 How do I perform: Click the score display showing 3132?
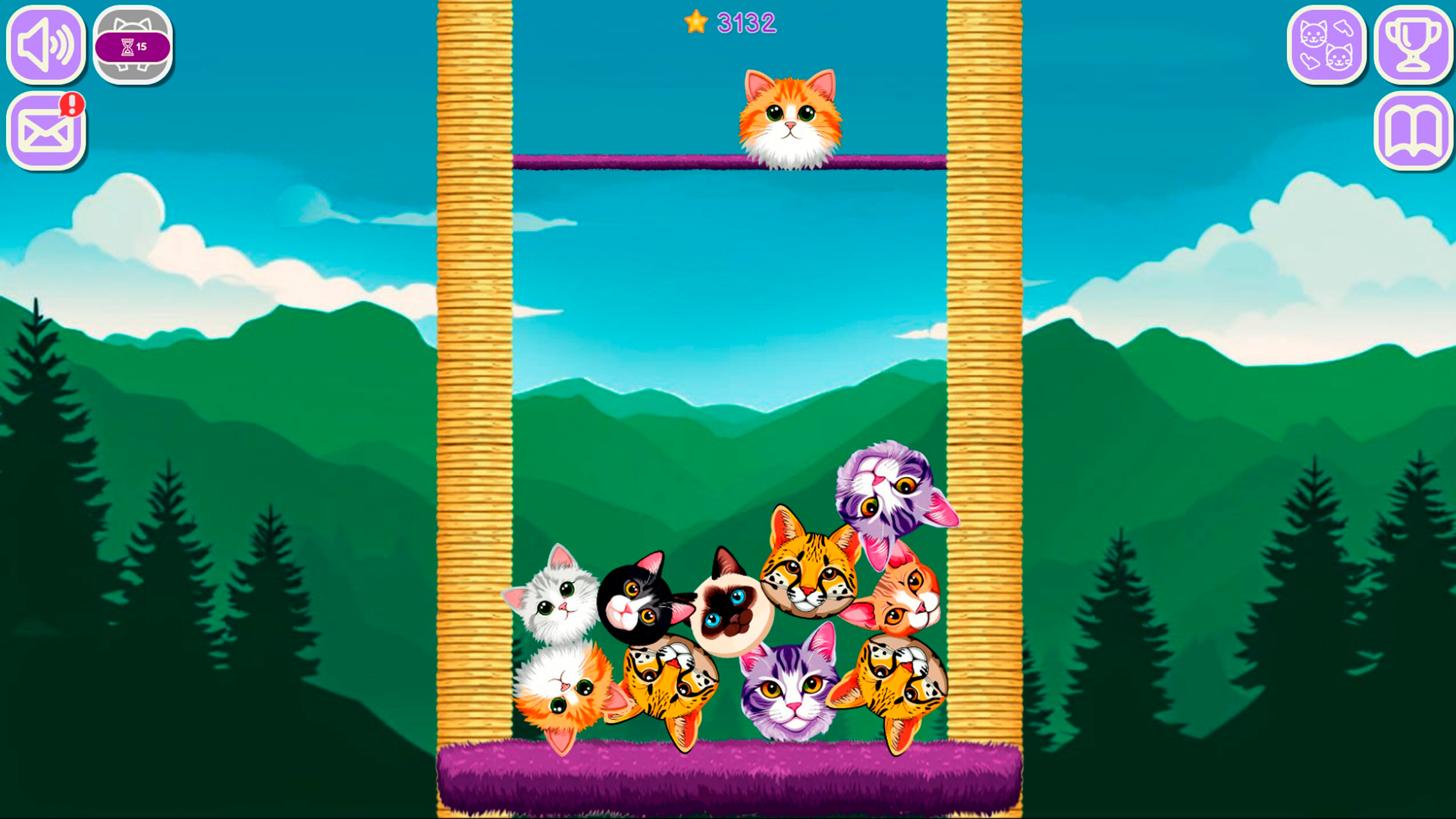click(746, 22)
